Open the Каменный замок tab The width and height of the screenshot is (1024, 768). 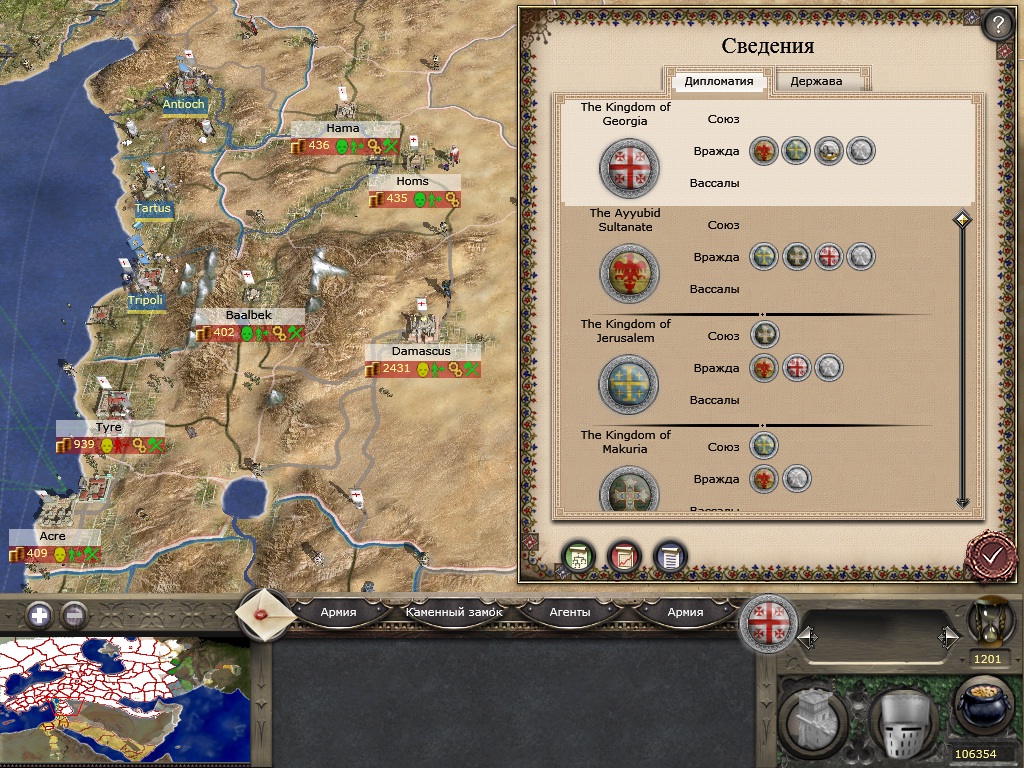[x=454, y=612]
